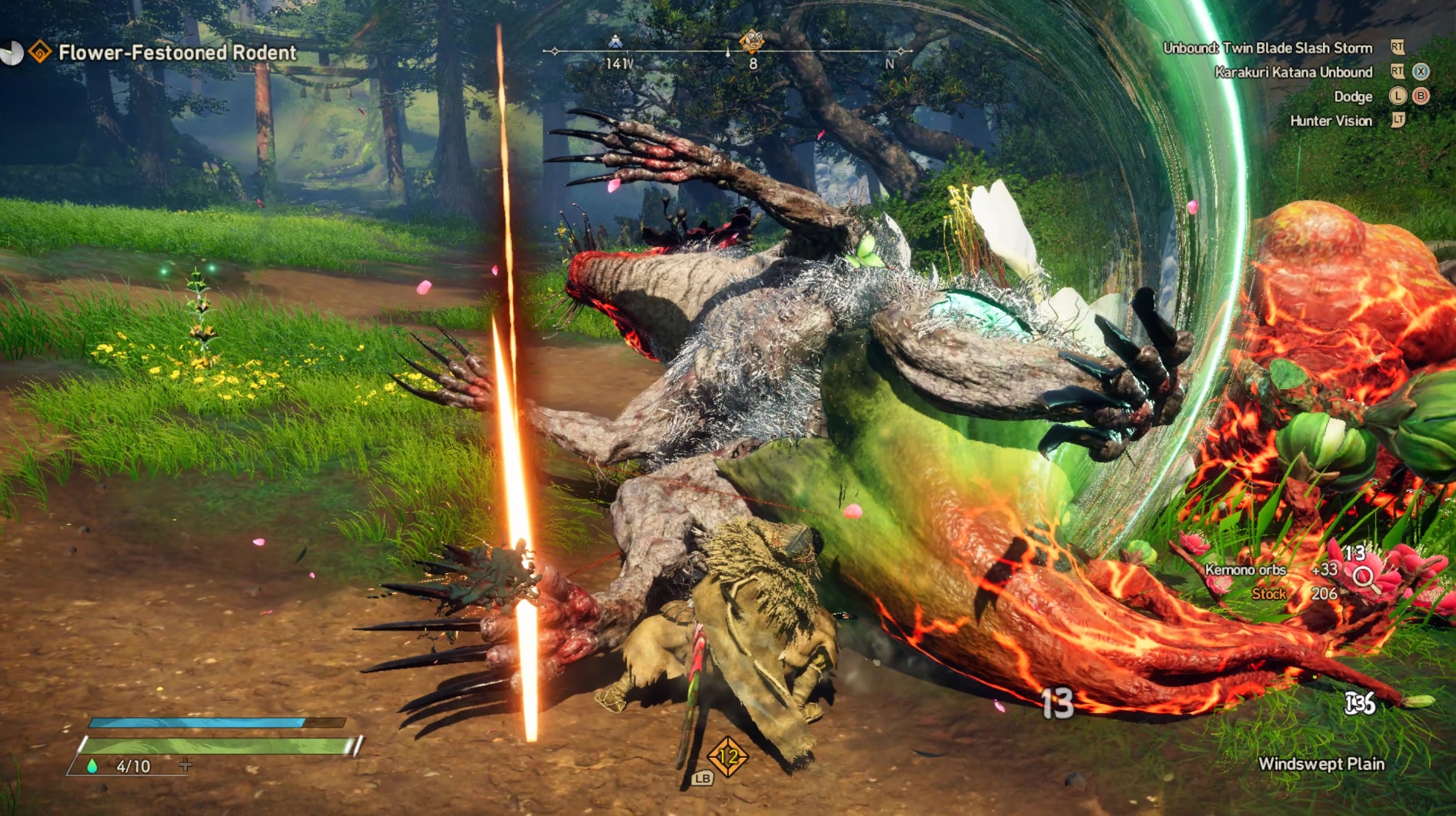Select the karakuri thread diamond counter
The height and width of the screenshot is (816, 1456).
[727, 758]
